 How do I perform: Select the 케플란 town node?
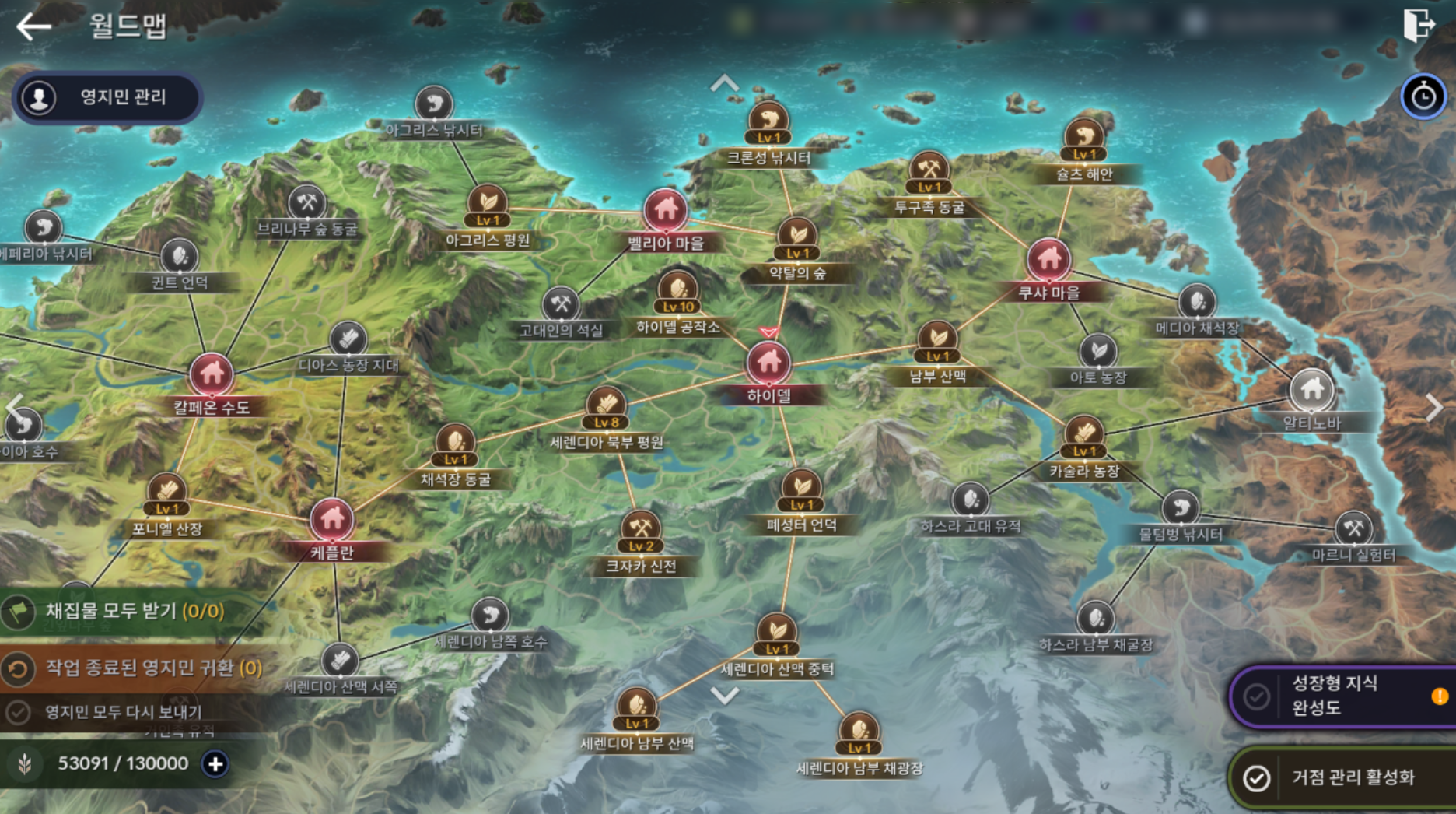tap(332, 518)
